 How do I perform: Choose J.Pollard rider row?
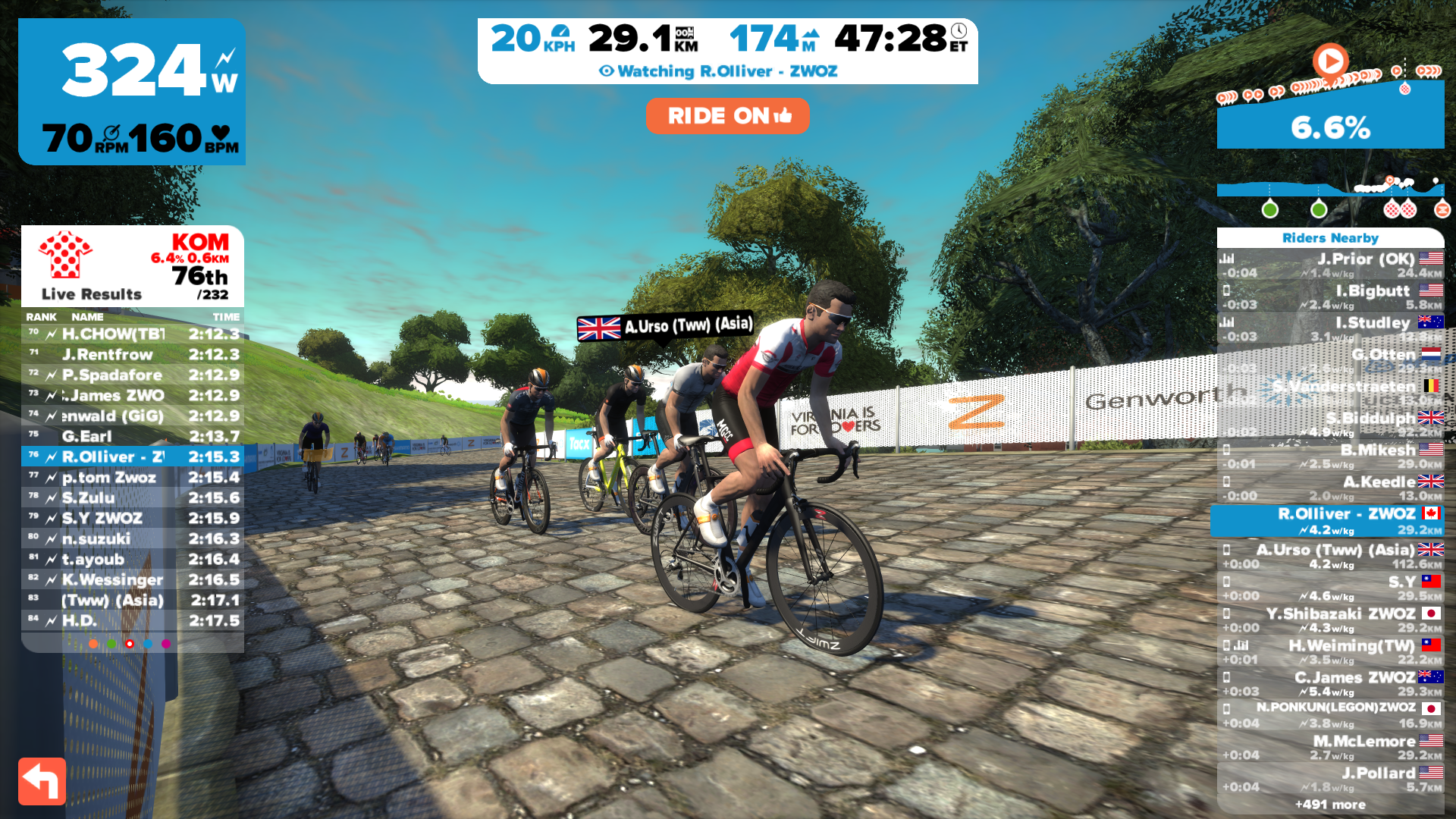point(1330,780)
